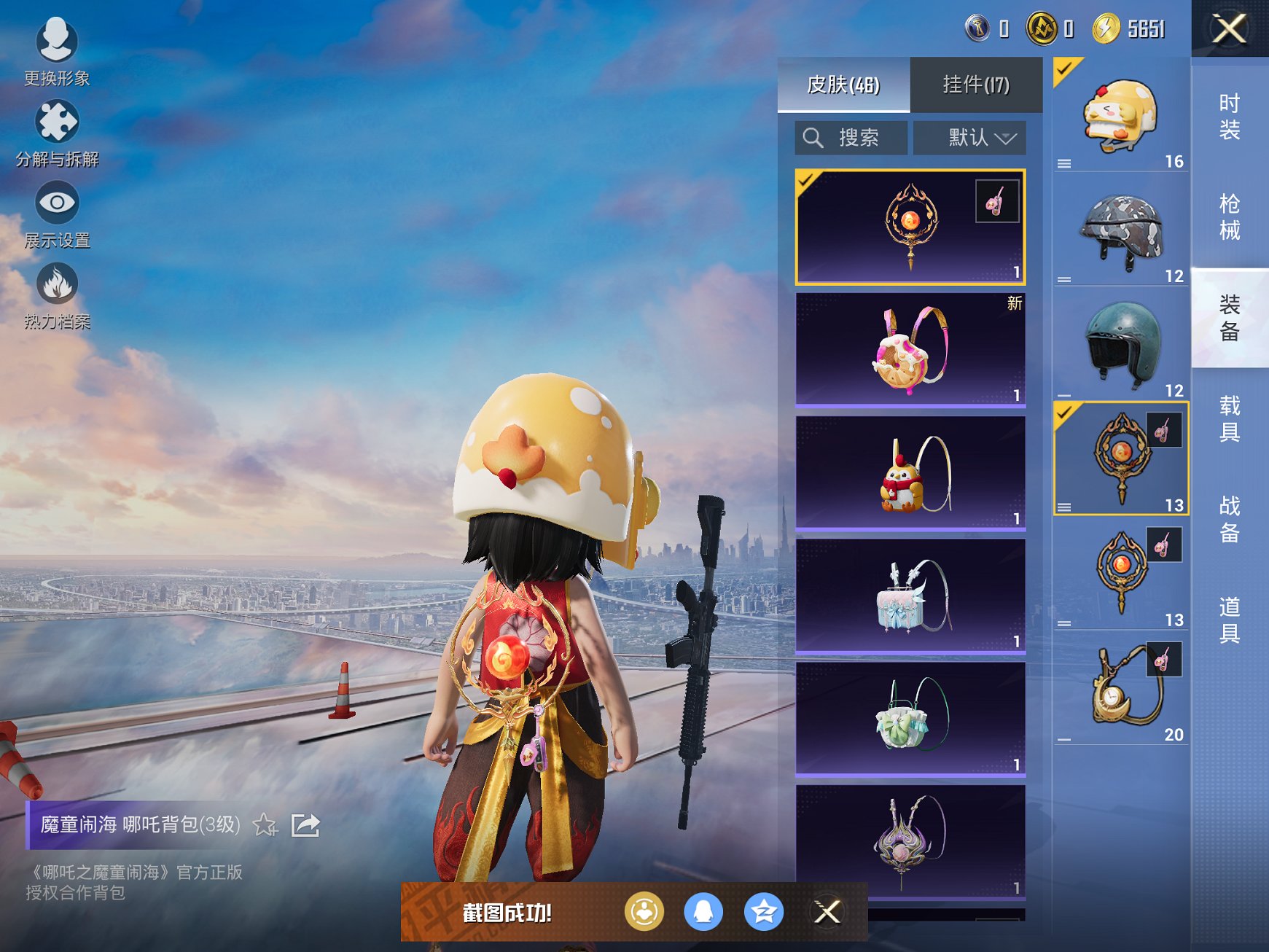Select the green bow backpack skin

(x=910, y=718)
